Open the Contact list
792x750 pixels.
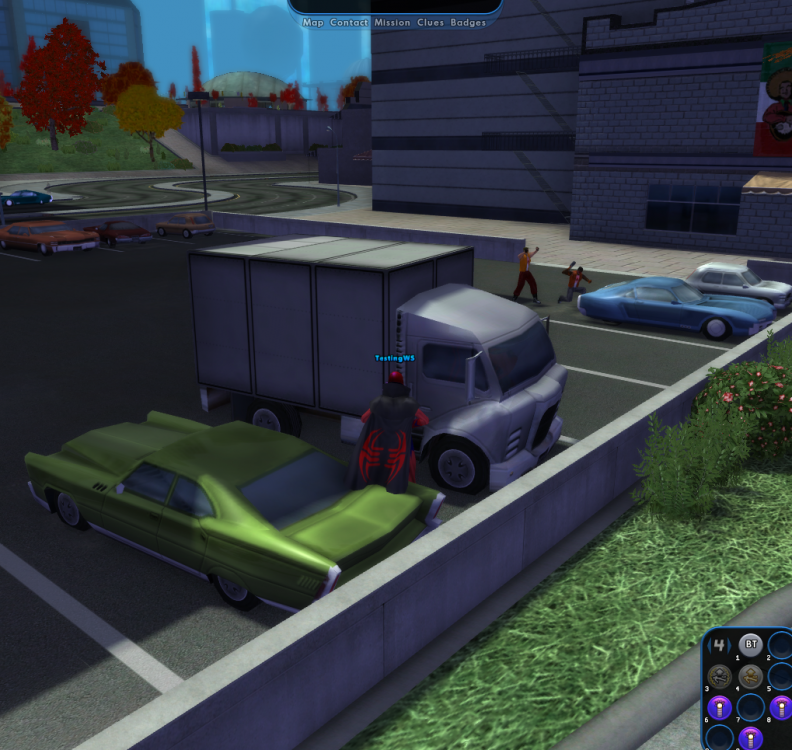click(x=349, y=22)
